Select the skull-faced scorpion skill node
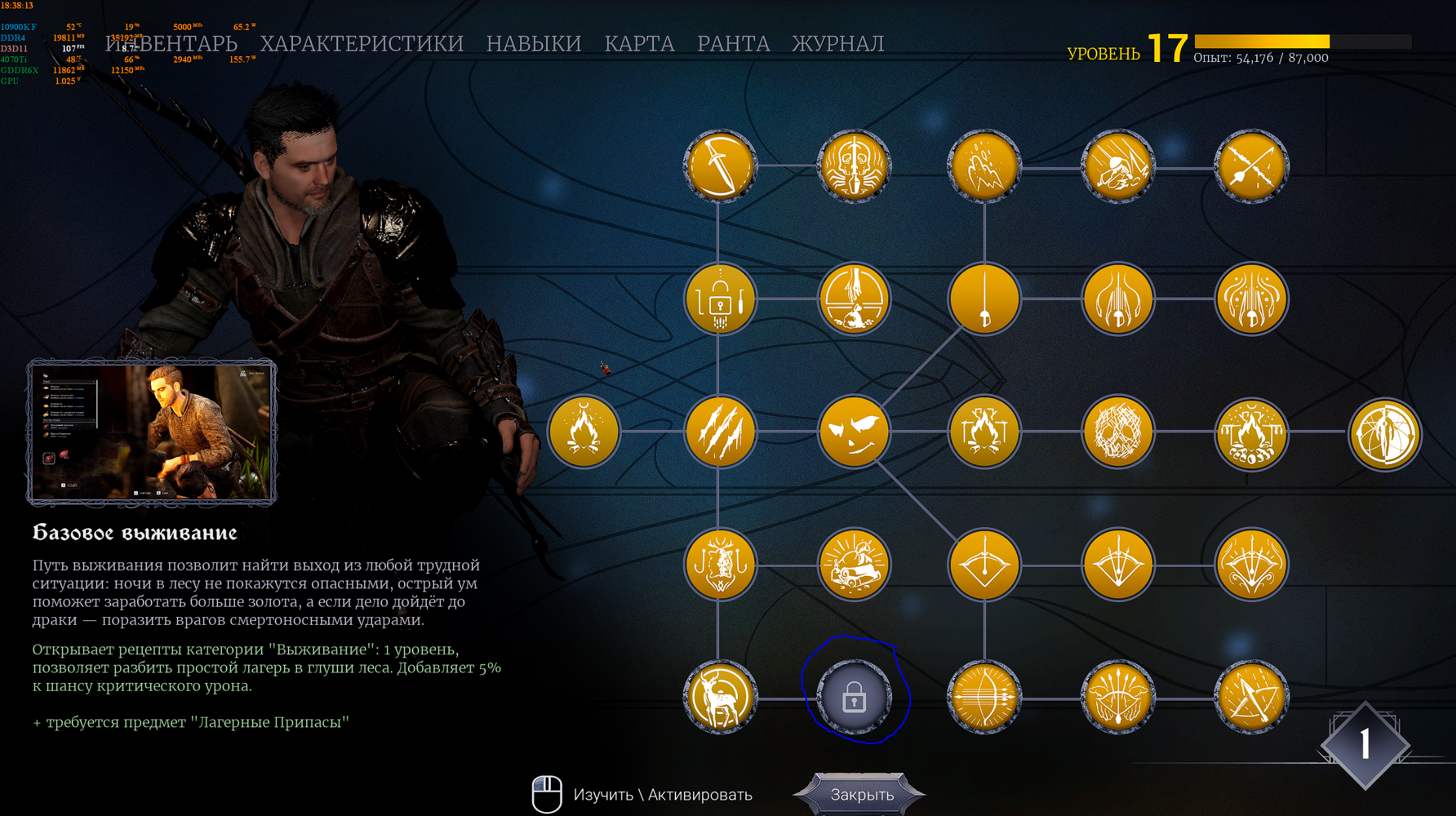This screenshot has height=816, width=1456. (854, 166)
